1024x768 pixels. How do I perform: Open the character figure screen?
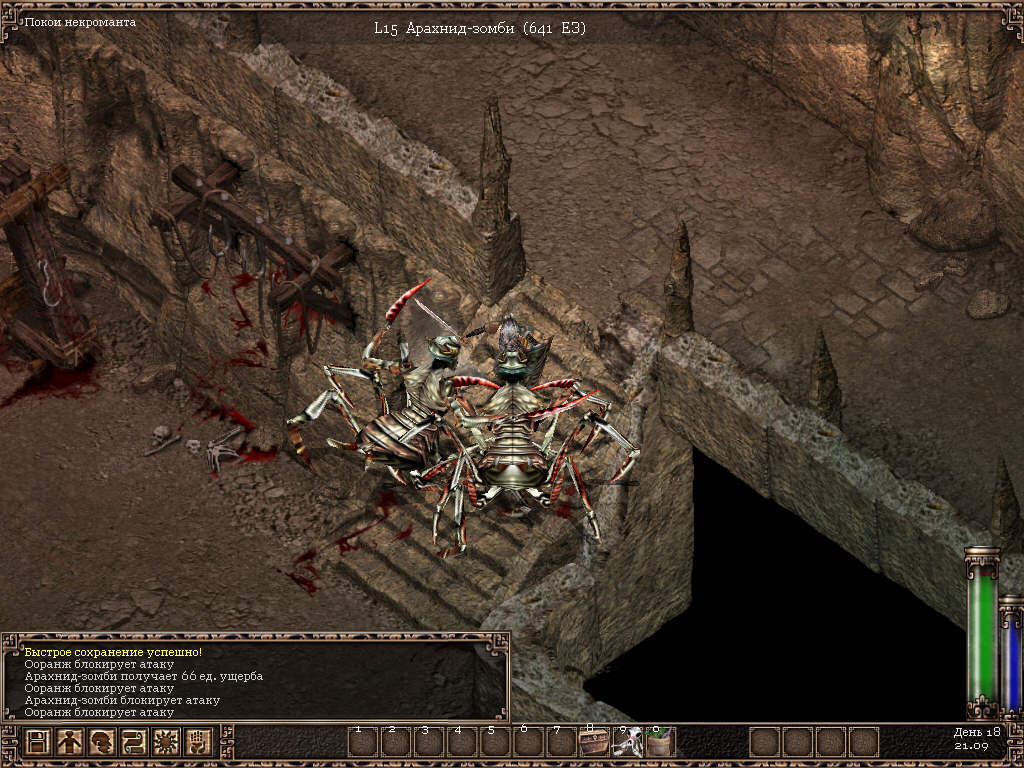69,743
